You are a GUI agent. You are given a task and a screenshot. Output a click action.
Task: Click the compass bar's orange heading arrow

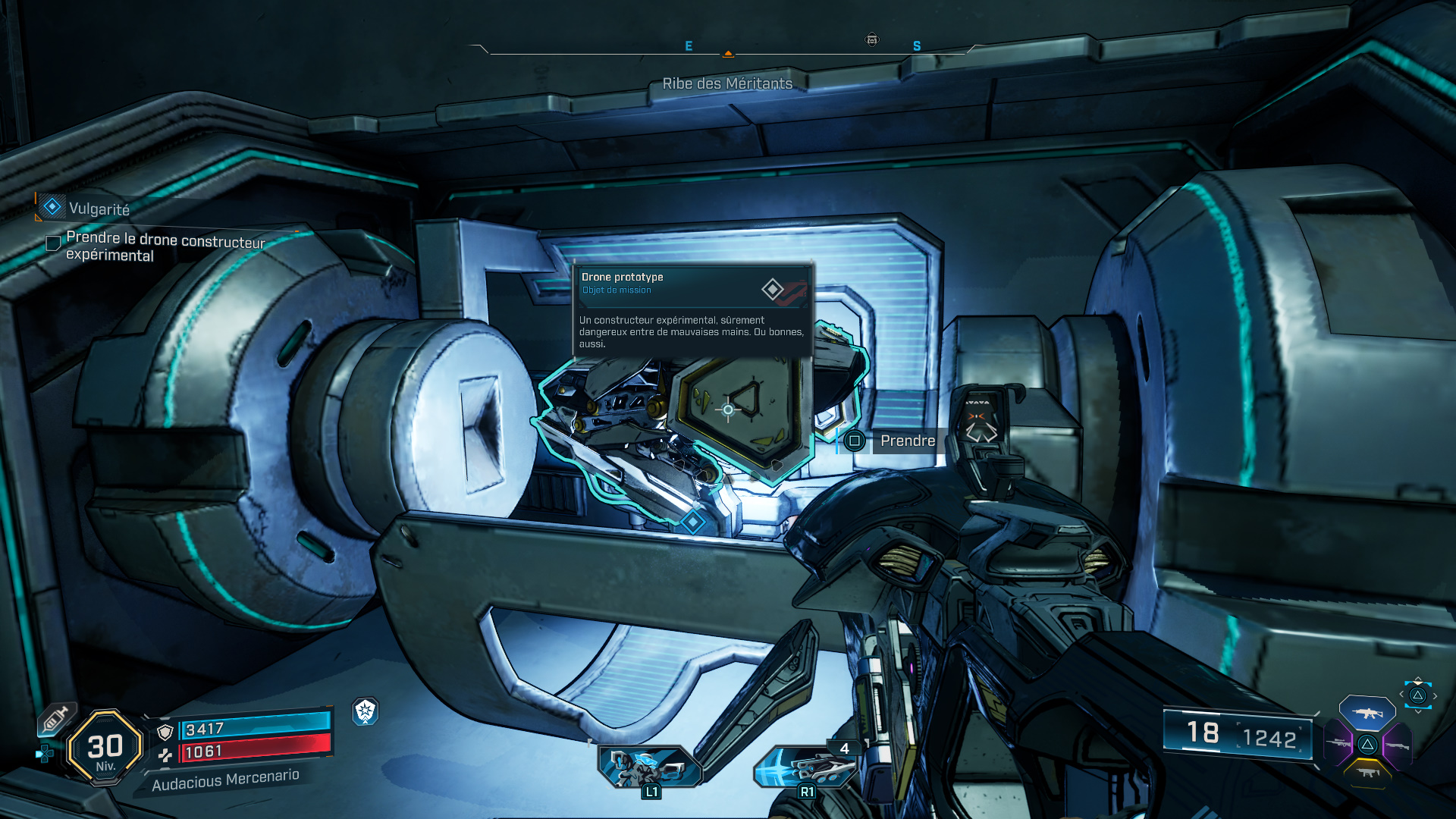coord(728,54)
